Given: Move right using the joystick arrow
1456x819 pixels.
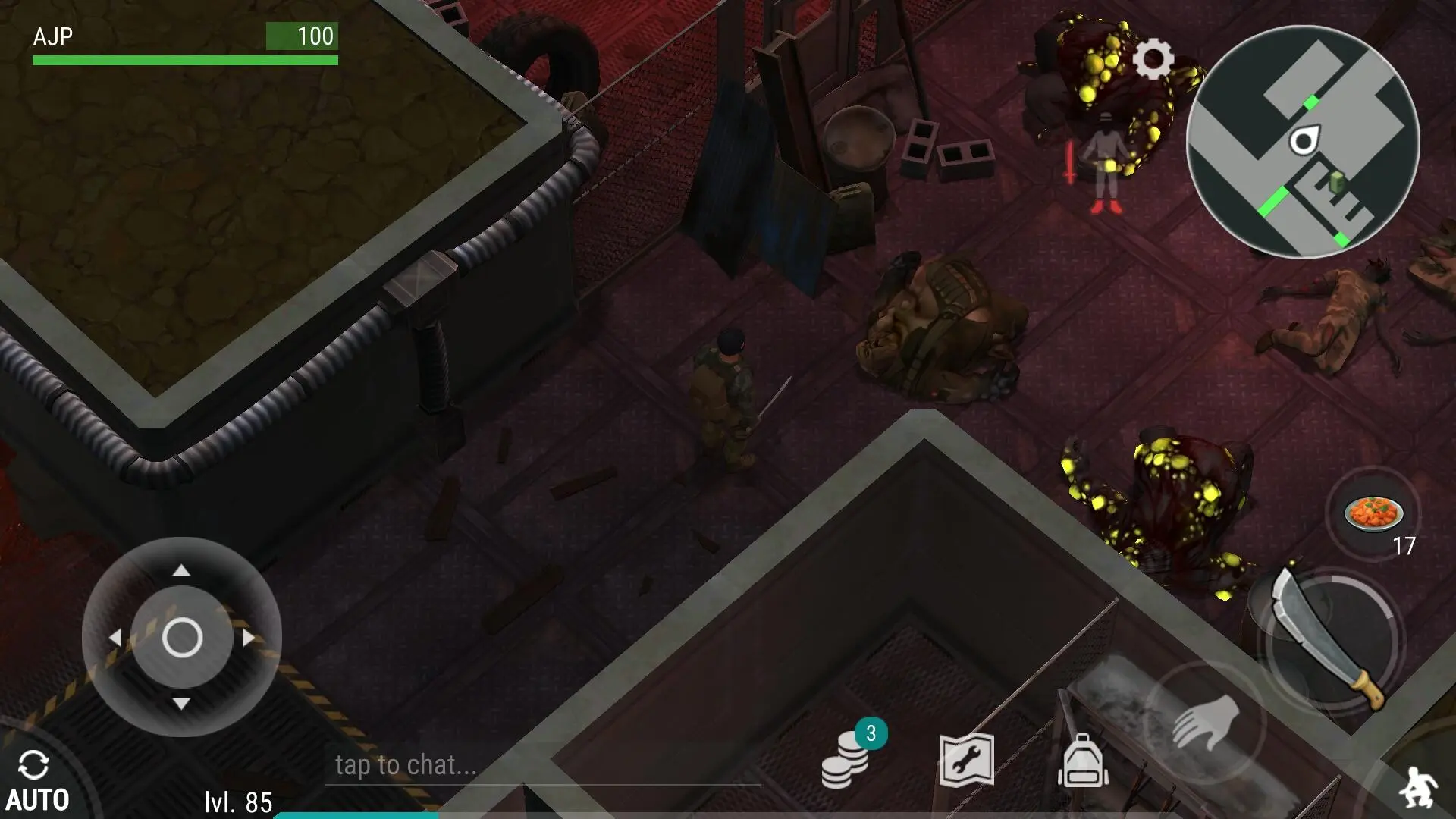Looking at the screenshot, I should coord(249,638).
